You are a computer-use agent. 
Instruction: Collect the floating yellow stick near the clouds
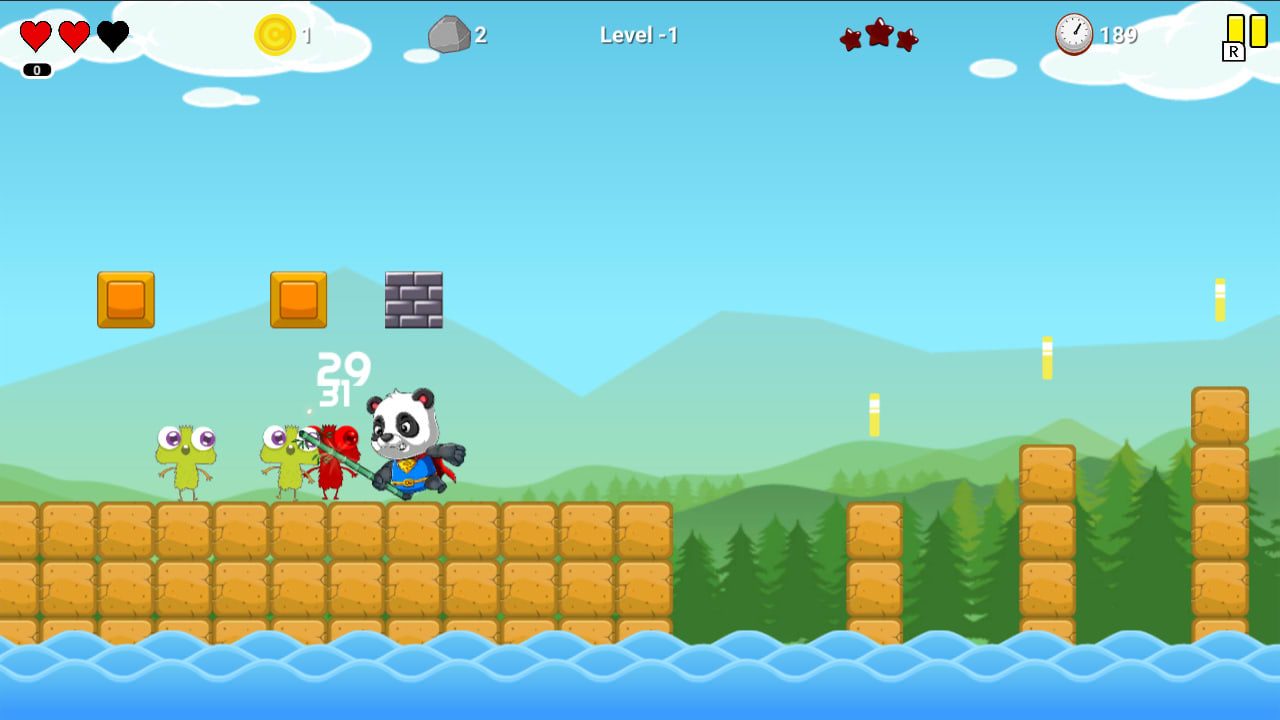[x=1218, y=300]
